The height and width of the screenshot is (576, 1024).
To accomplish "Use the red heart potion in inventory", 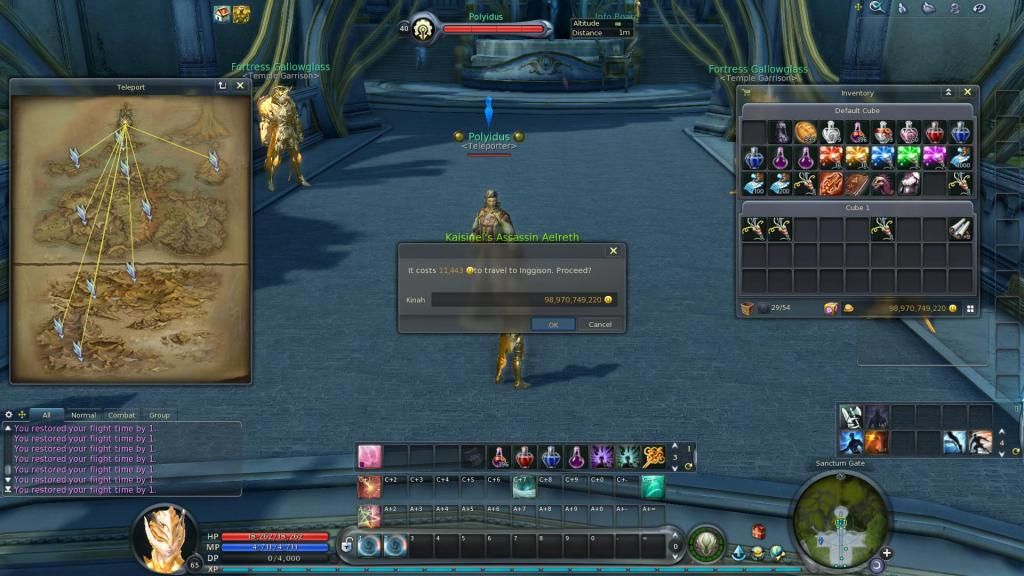I will click(935, 132).
